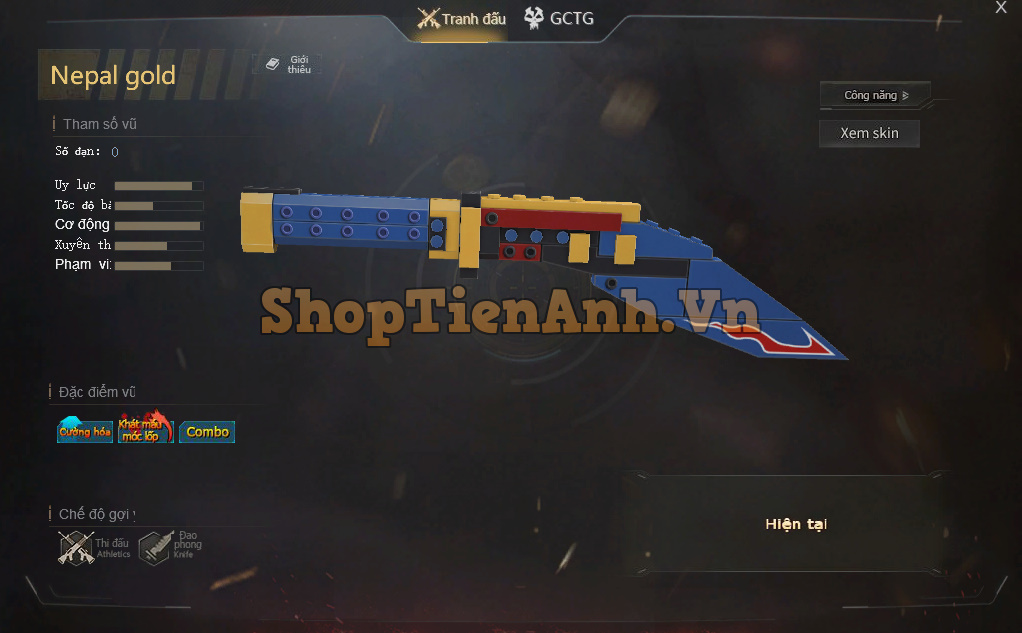The height and width of the screenshot is (633, 1022).
Task: Switch to the Tranh đấu tab
Action: coord(462,19)
